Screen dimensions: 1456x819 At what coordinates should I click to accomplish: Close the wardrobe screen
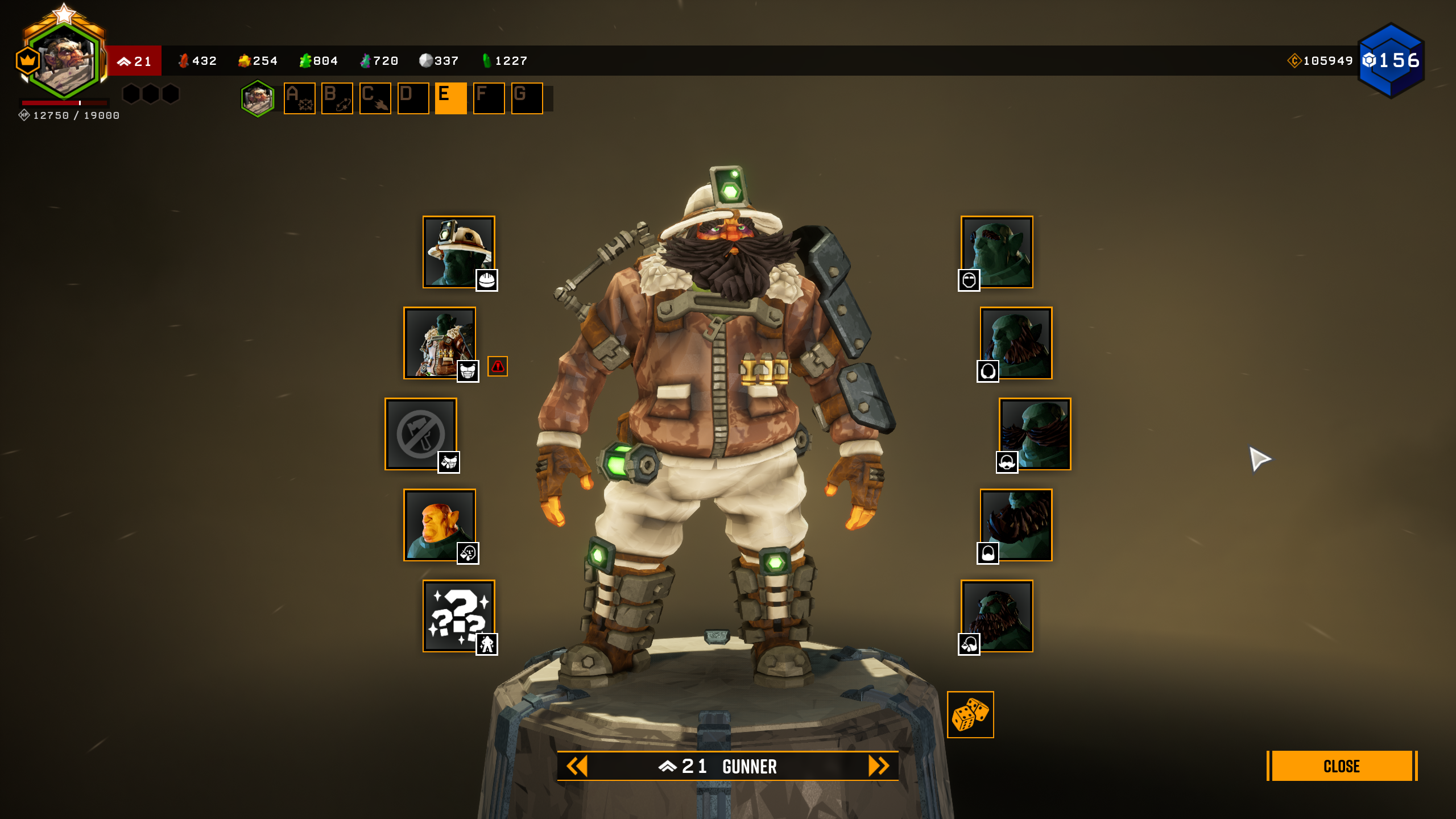(x=1341, y=766)
